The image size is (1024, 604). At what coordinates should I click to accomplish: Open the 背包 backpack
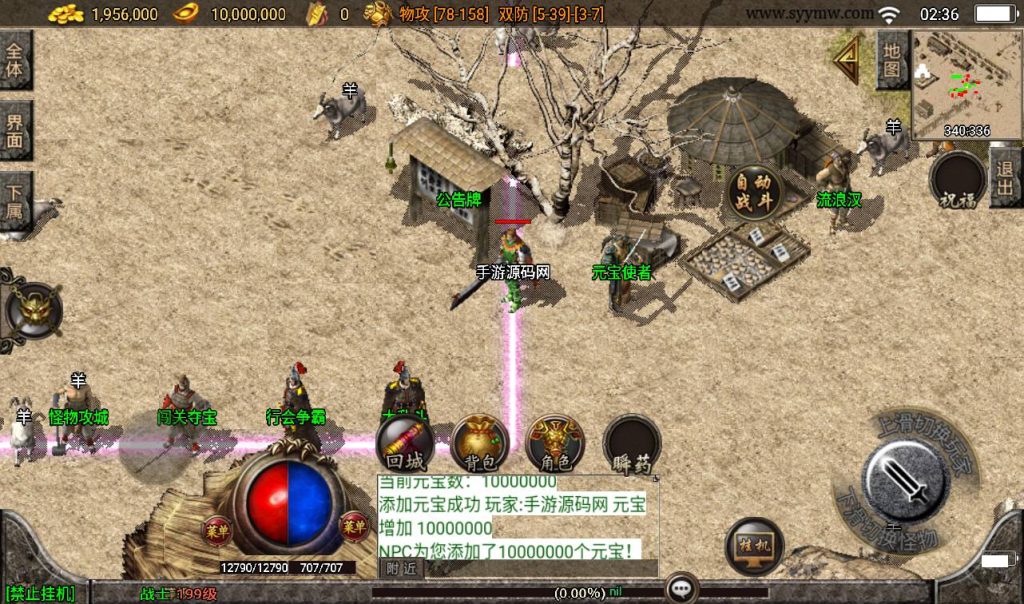click(479, 444)
